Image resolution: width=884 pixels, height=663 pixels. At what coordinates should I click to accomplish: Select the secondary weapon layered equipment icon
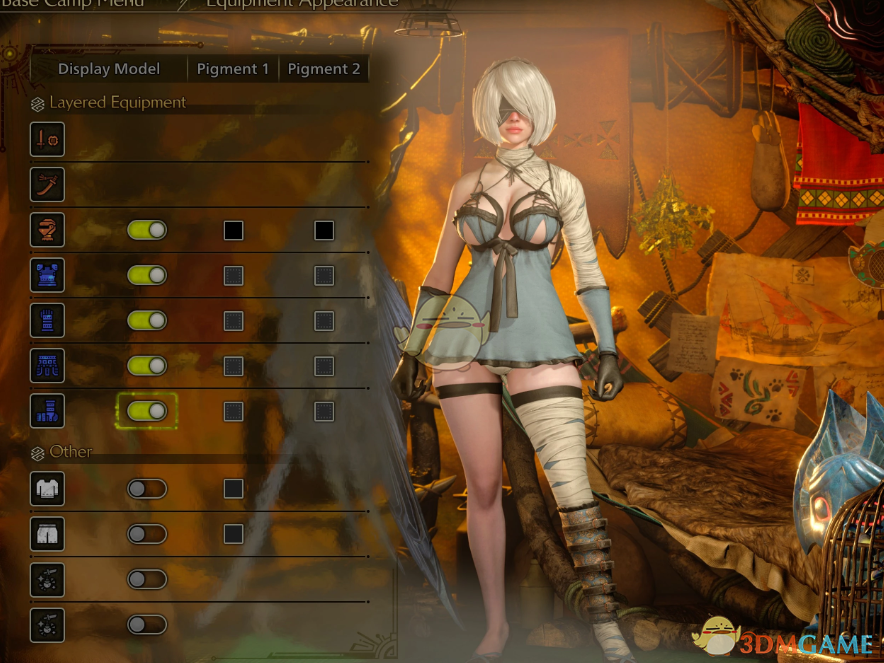[47, 184]
